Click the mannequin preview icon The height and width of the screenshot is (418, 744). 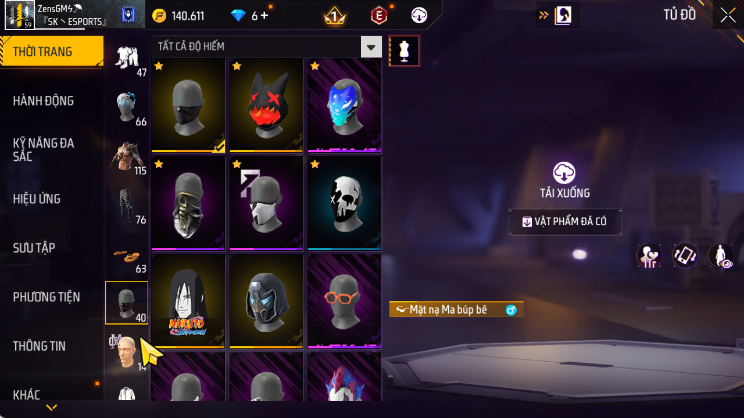click(405, 51)
